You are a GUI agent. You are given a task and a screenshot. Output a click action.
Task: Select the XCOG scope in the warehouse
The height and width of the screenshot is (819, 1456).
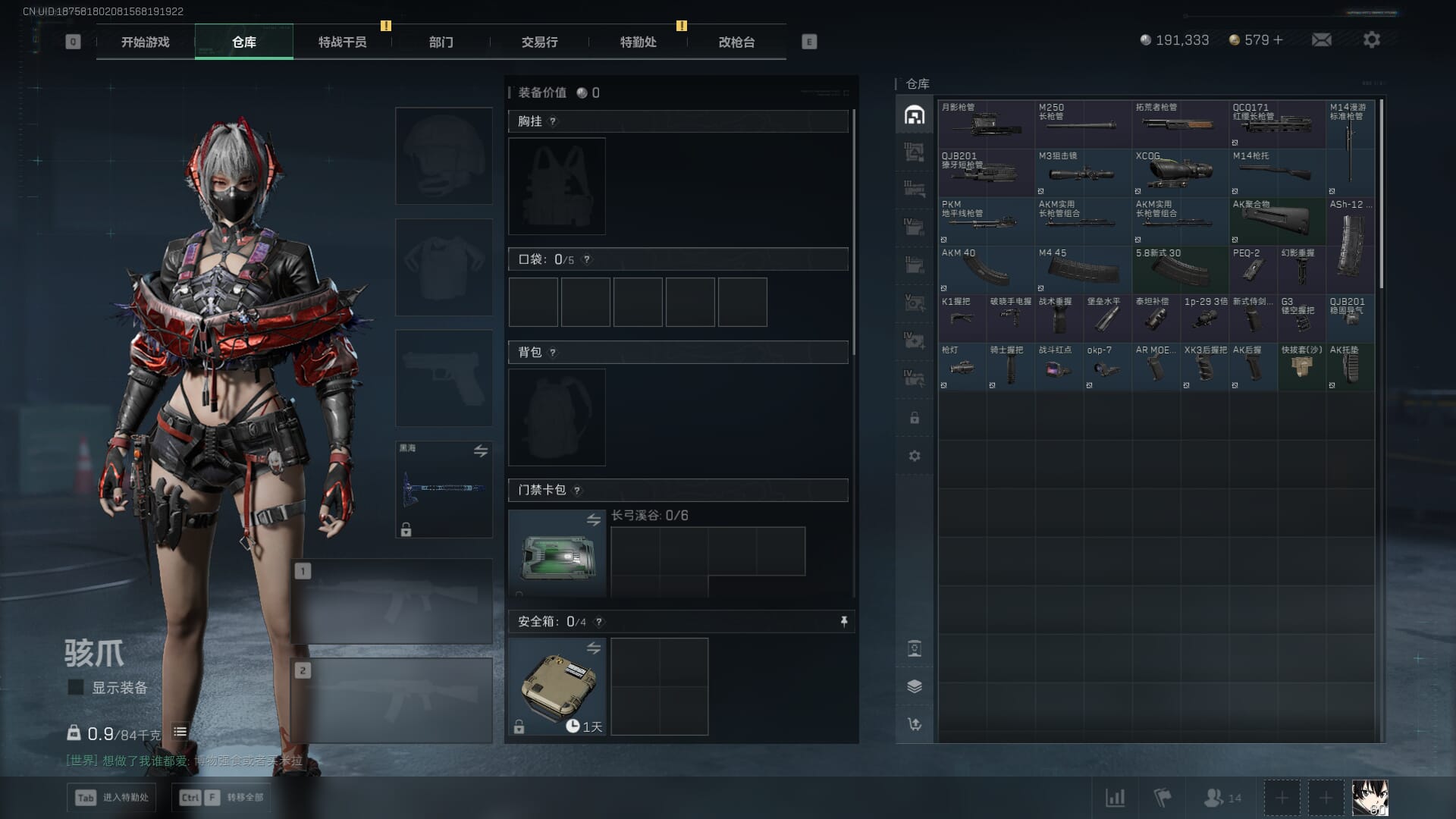pyautogui.click(x=1179, y=172)
